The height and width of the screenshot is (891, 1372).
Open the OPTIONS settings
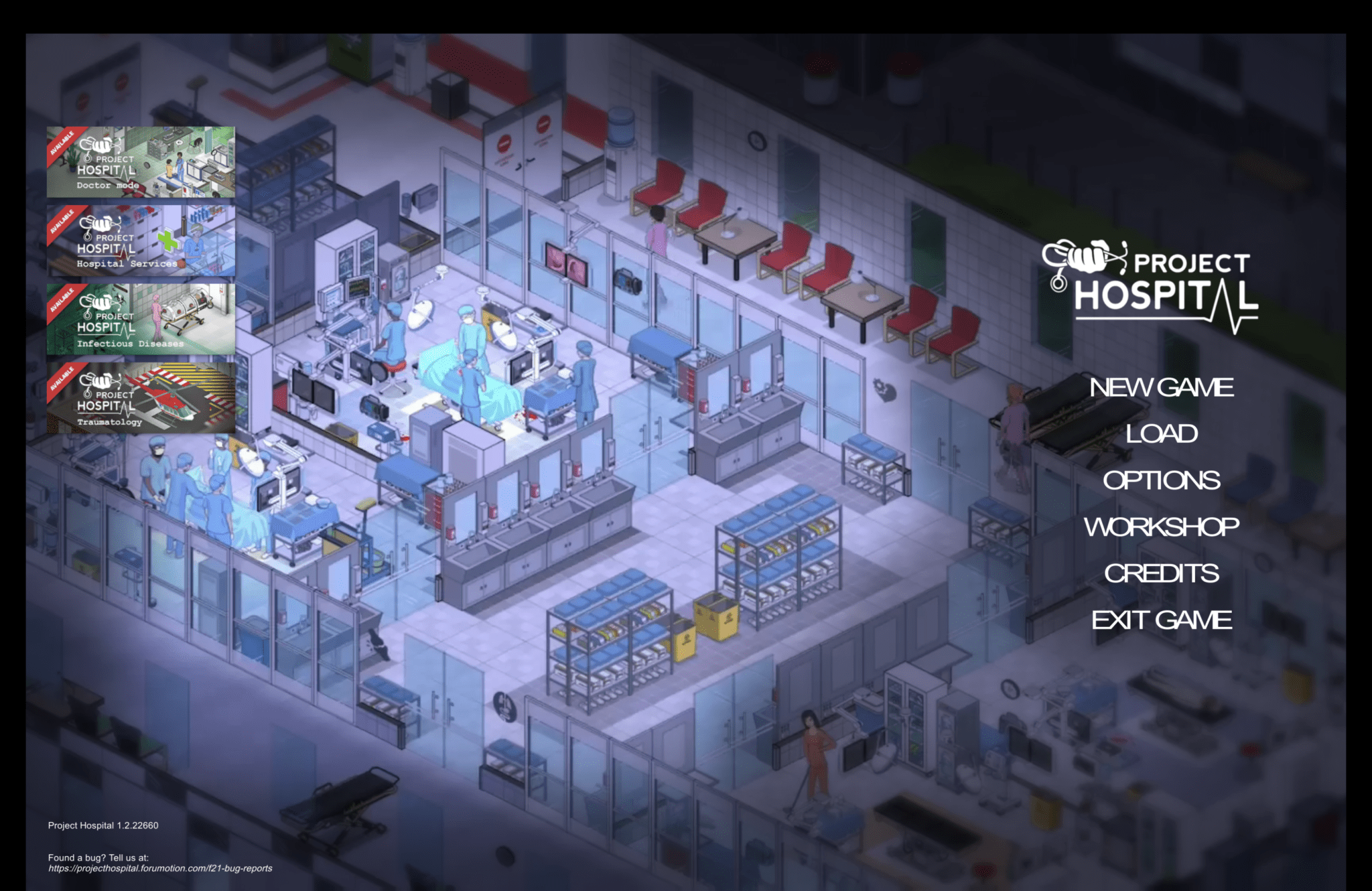[1162, 480]
